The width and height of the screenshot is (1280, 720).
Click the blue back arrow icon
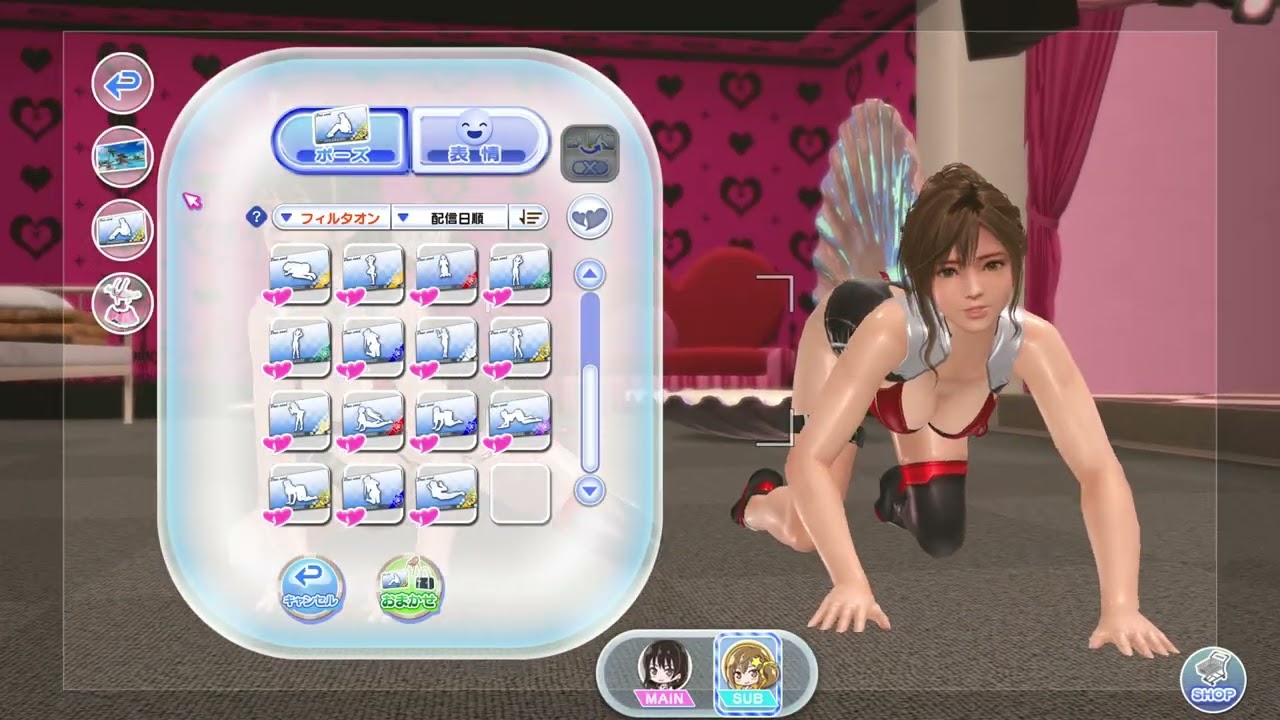pos(122,83)
